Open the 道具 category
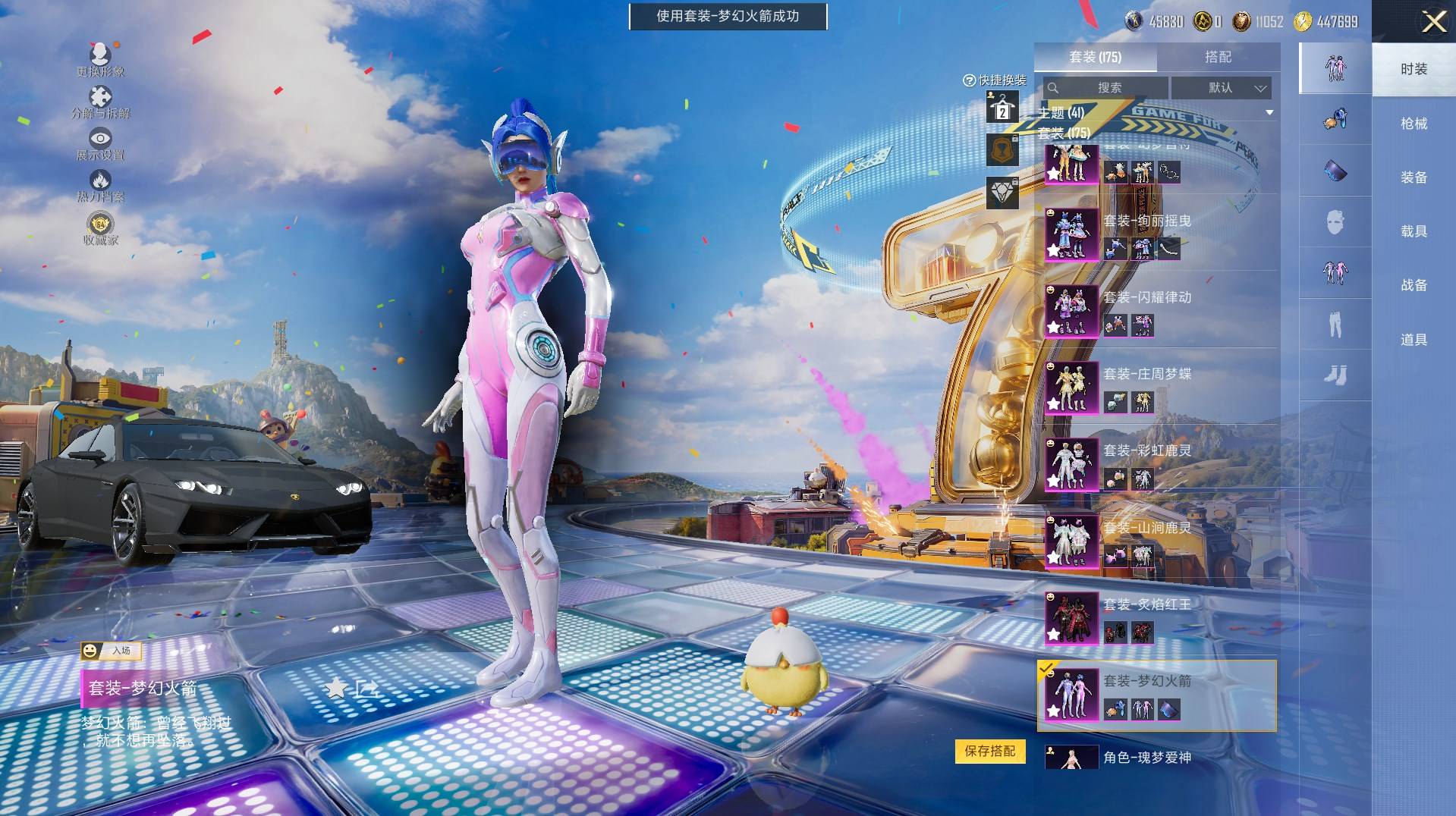This screenshot has width=1456, height=816. click(x=1414, y=340)
